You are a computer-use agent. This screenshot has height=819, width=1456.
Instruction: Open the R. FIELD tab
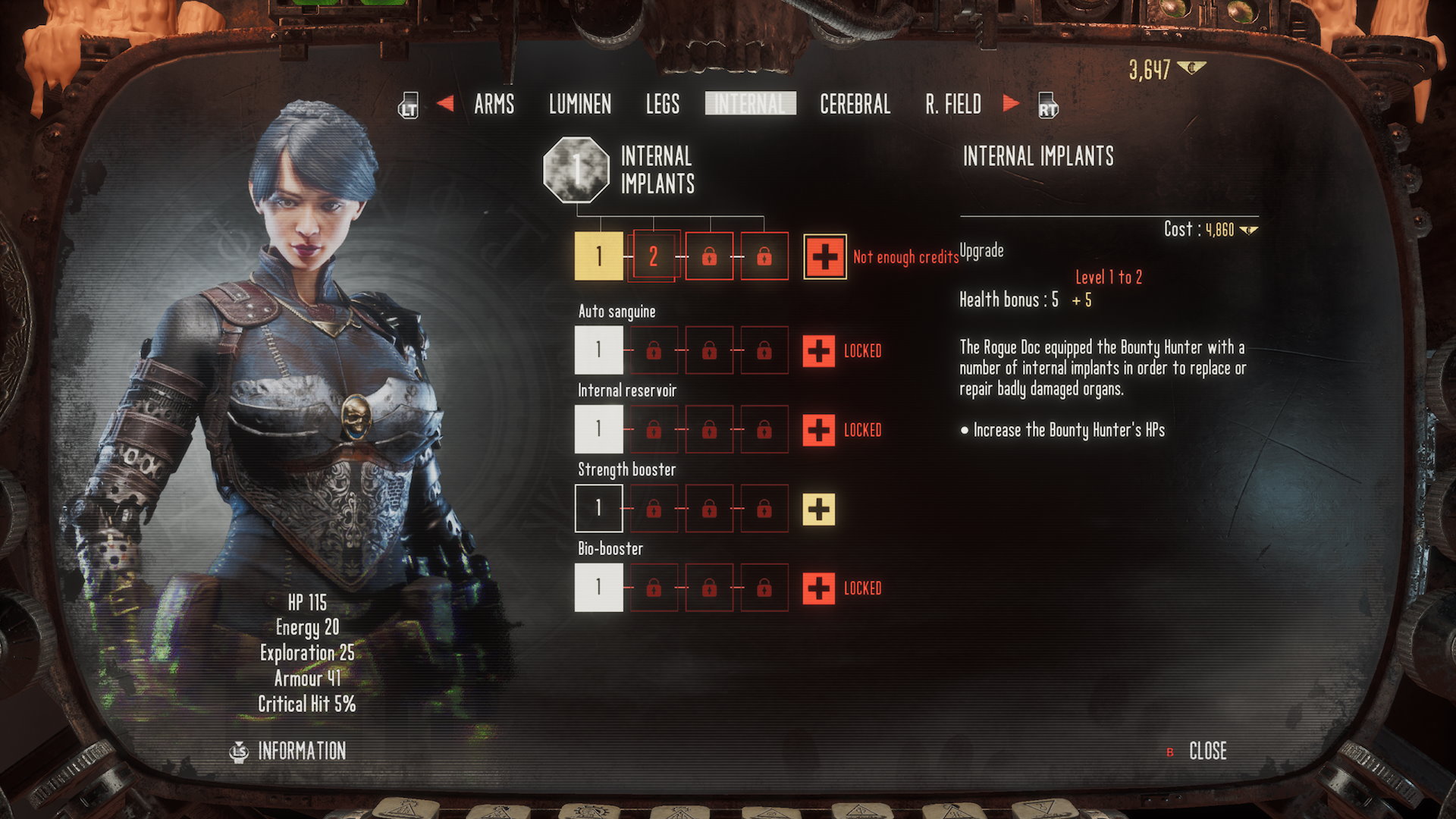point(952,104)
